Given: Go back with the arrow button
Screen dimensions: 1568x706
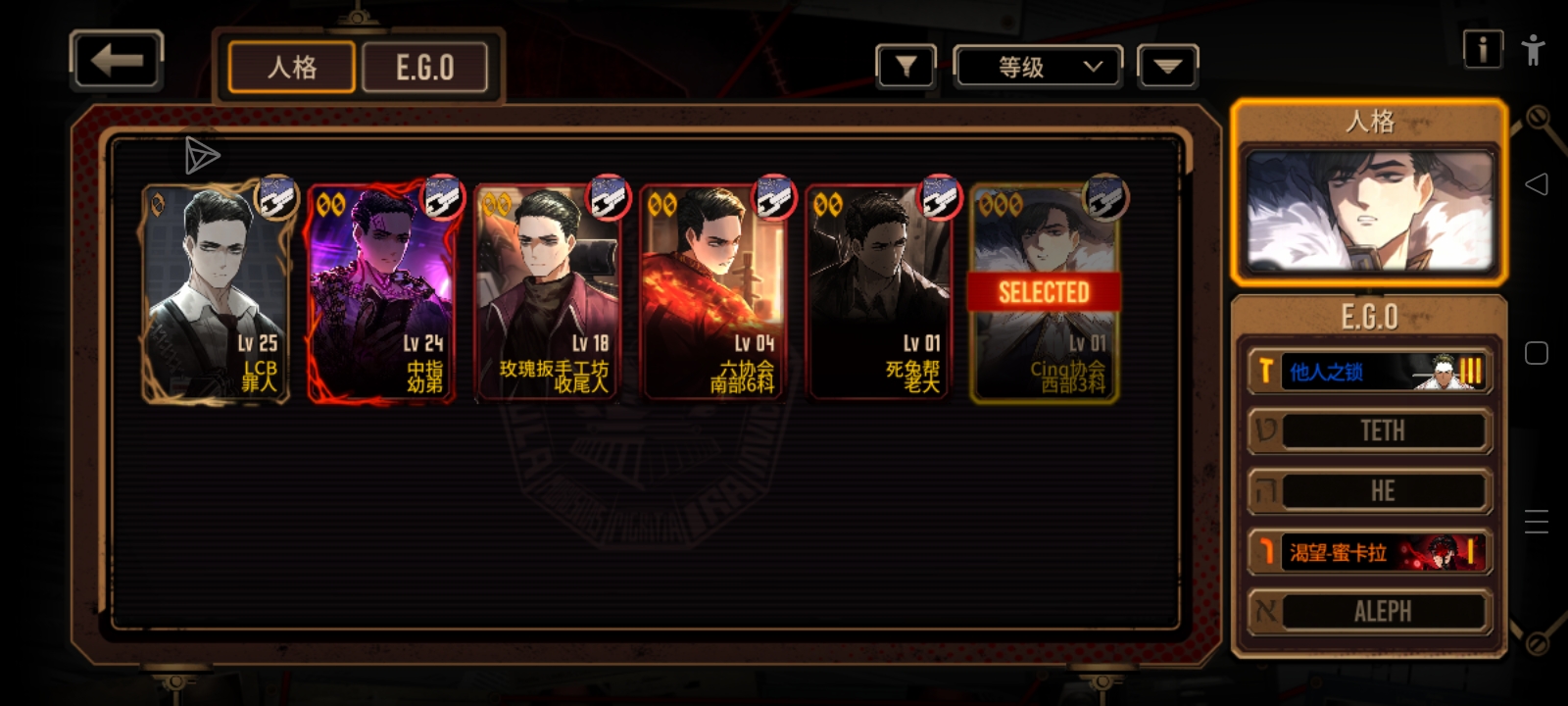Looking at the screenshot, I should 117,61.
